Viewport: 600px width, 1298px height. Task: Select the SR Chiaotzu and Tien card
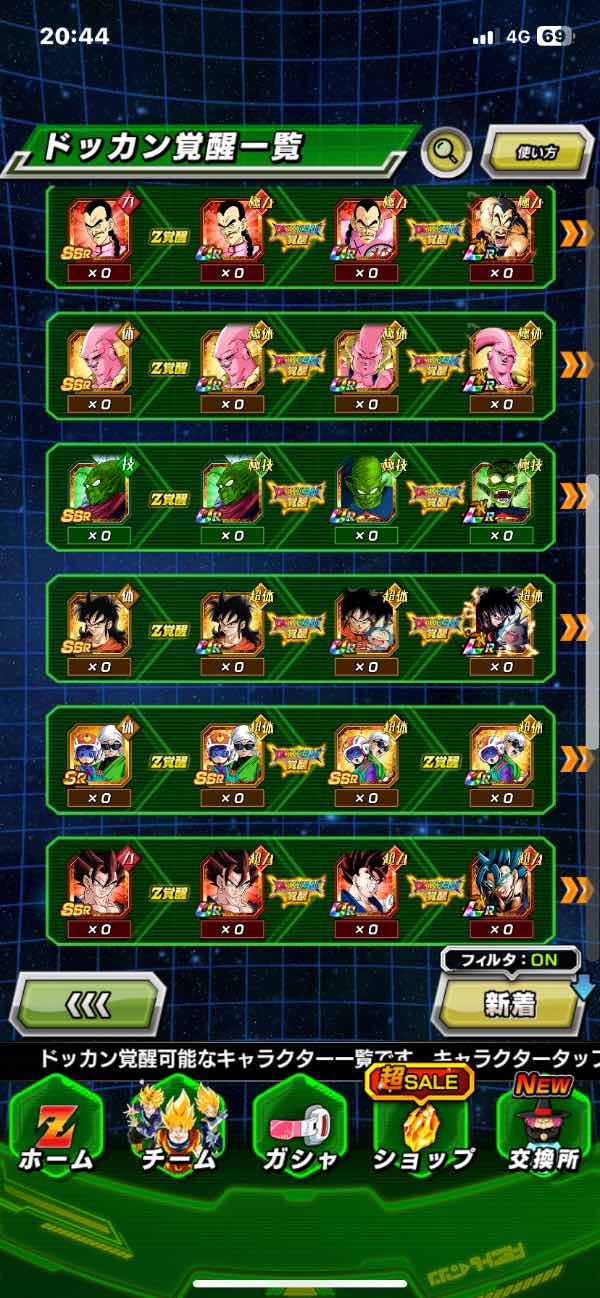(98, 752)
